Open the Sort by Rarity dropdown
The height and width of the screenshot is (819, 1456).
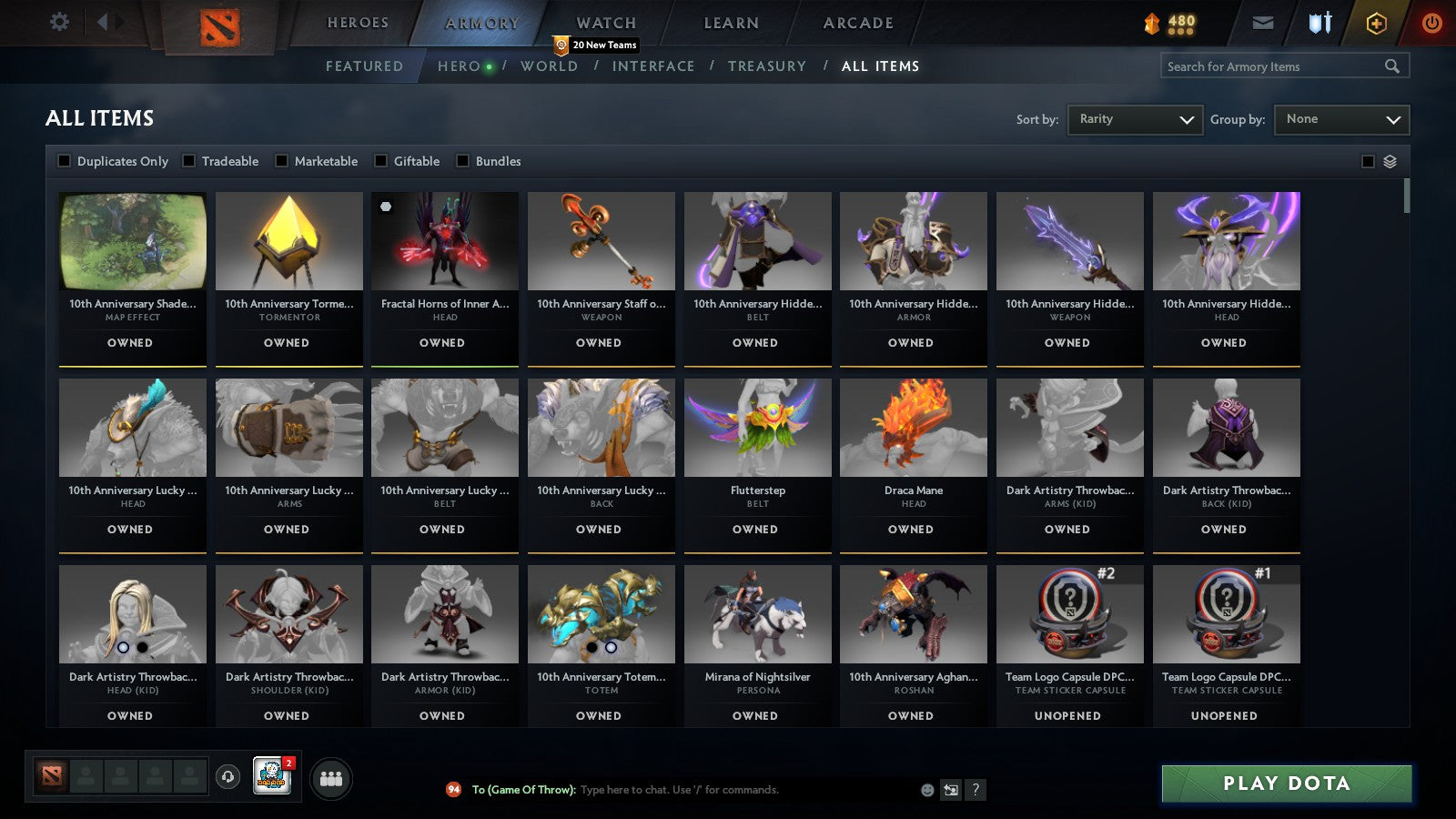(1135, 119)
